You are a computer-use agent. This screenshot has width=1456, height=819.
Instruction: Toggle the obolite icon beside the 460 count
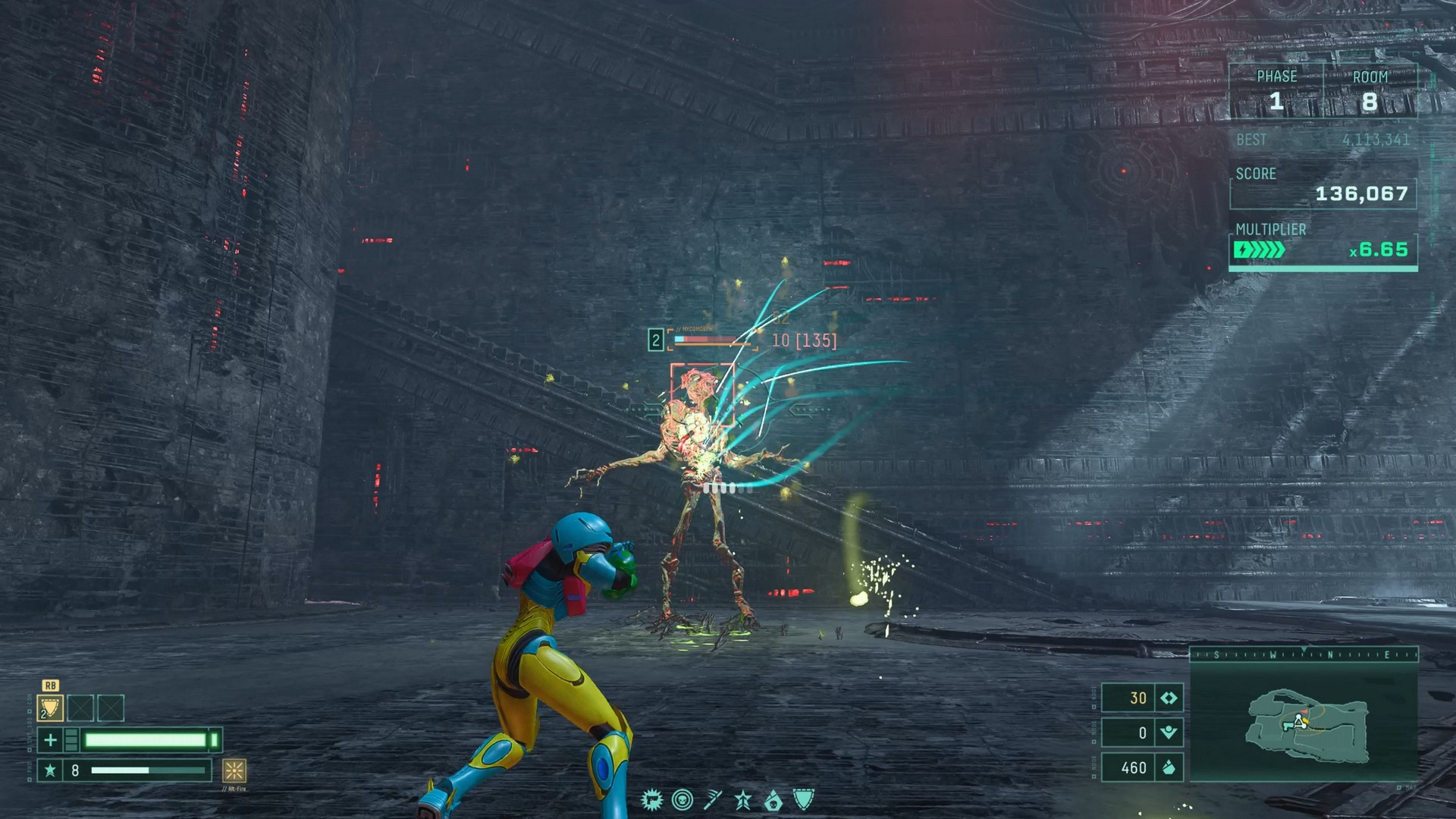[x=1169, y=767]
